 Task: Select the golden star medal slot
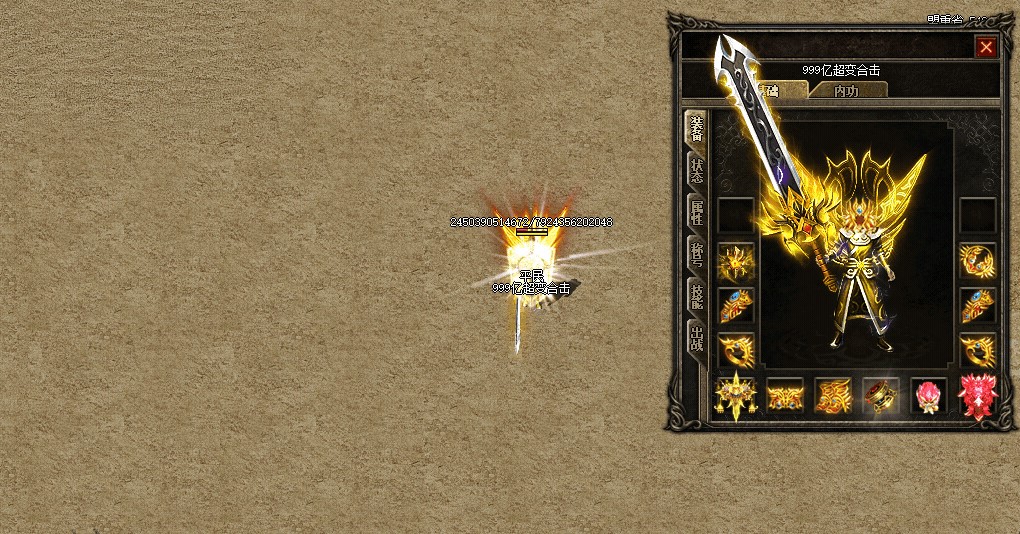click(736, 396)
